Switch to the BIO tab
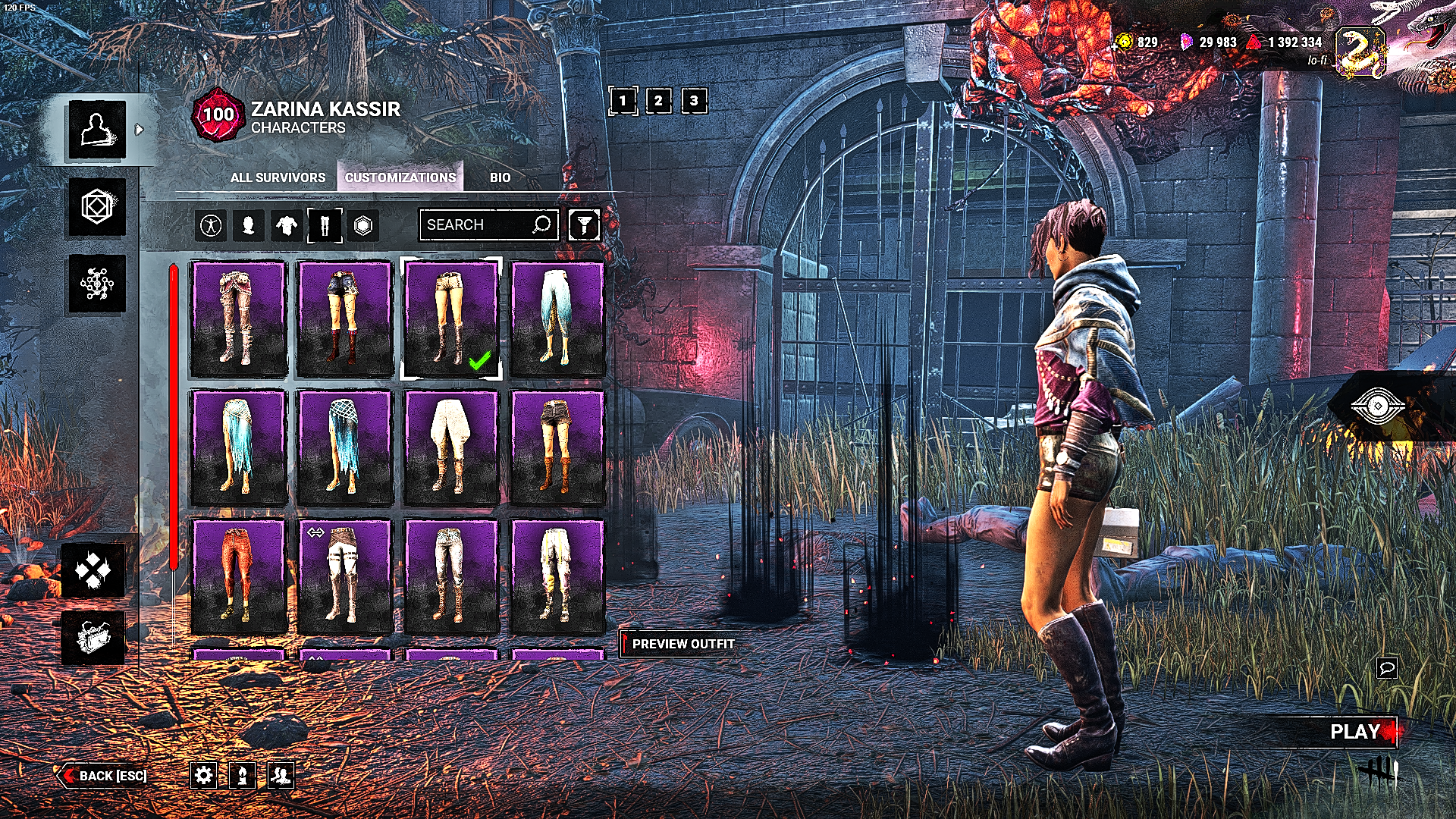Image resolution: width=1456 pixels, height=819 pixels. tap(500, 177)
